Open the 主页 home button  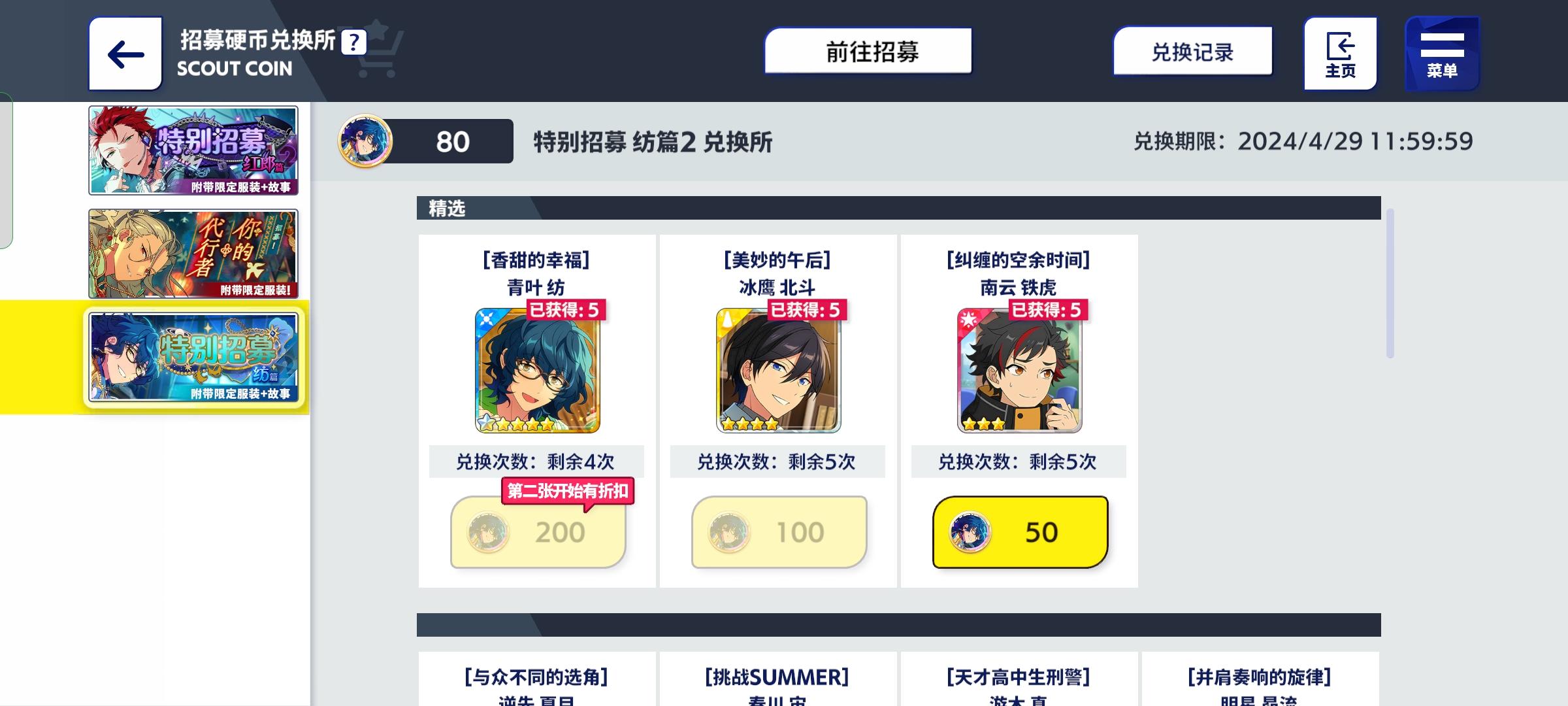(1339, 52)
